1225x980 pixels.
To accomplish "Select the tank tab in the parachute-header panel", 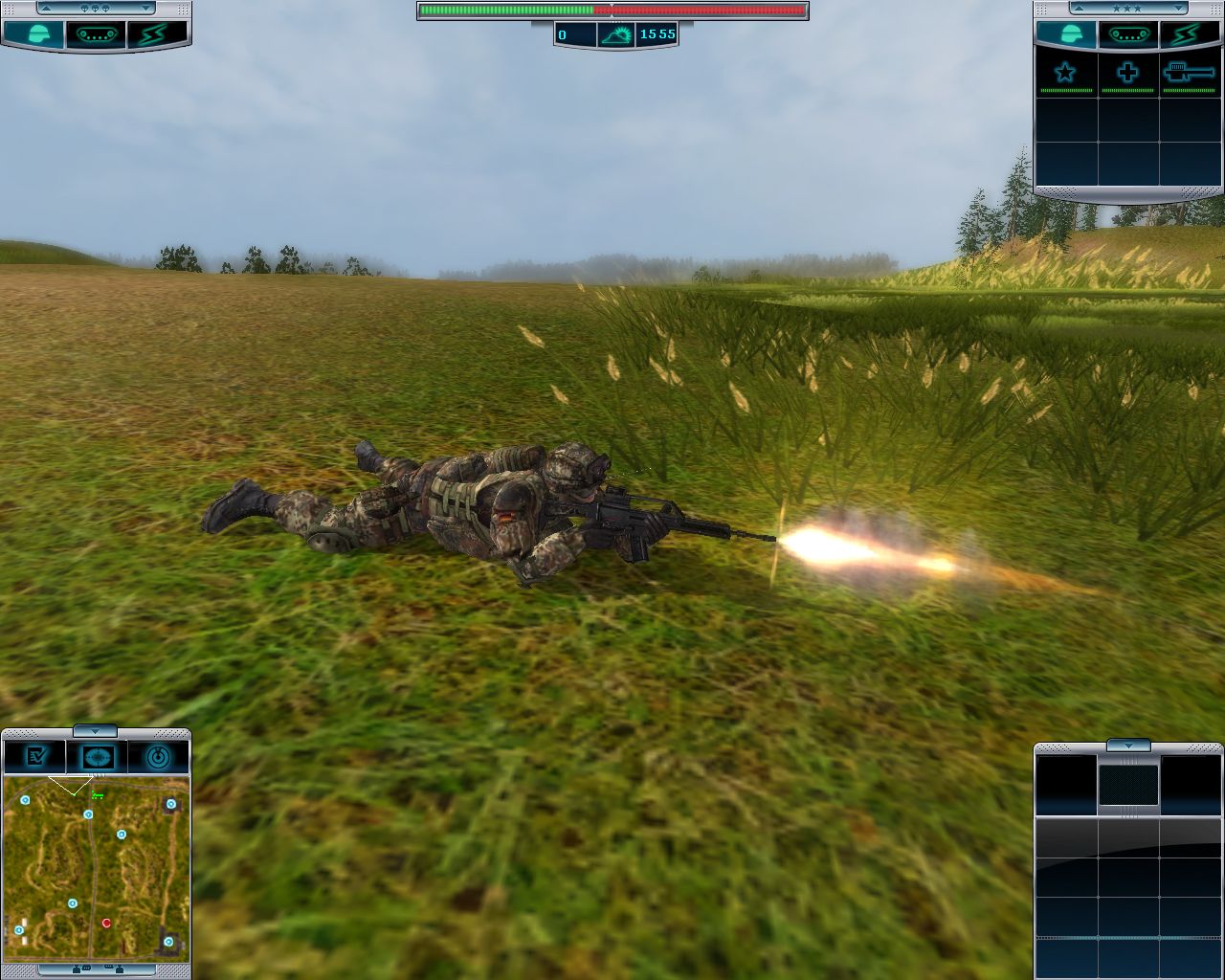I will pos(96,35).
